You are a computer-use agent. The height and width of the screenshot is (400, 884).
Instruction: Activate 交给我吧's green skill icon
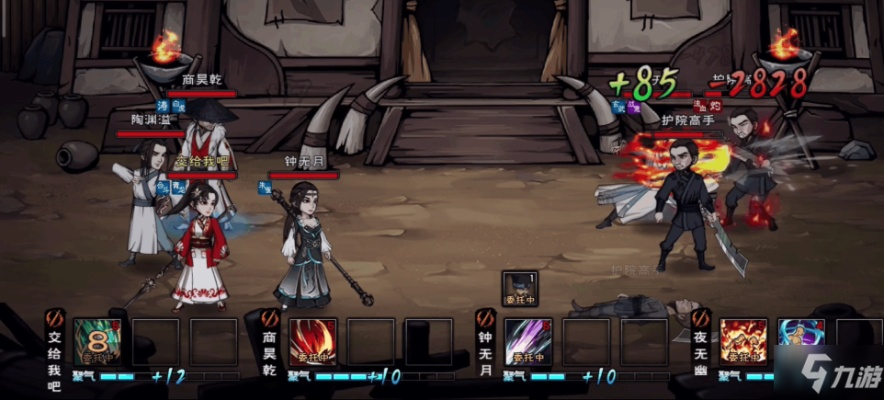[97, 342]
